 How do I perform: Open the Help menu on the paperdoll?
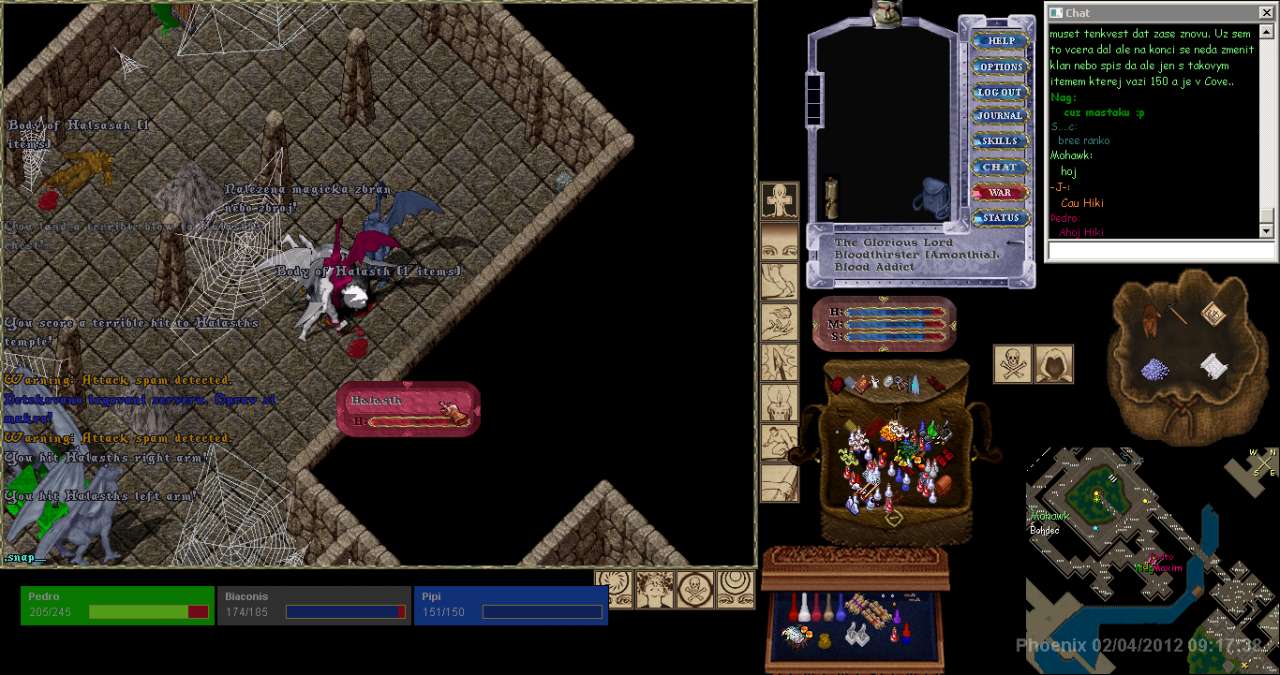pyautogui.click(x=996, y=41)
